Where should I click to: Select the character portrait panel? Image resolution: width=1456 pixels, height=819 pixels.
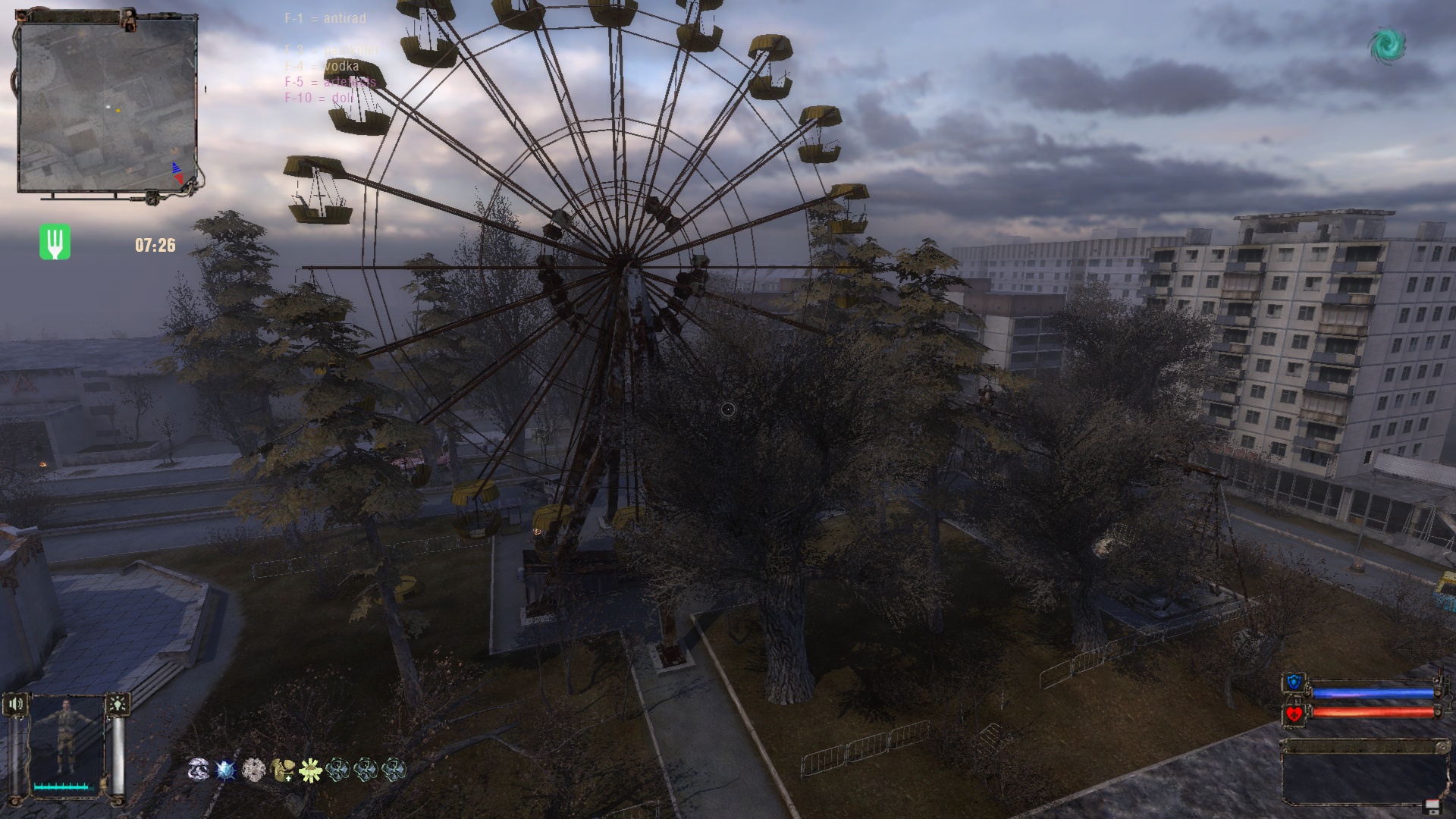[x=67, y=745]
